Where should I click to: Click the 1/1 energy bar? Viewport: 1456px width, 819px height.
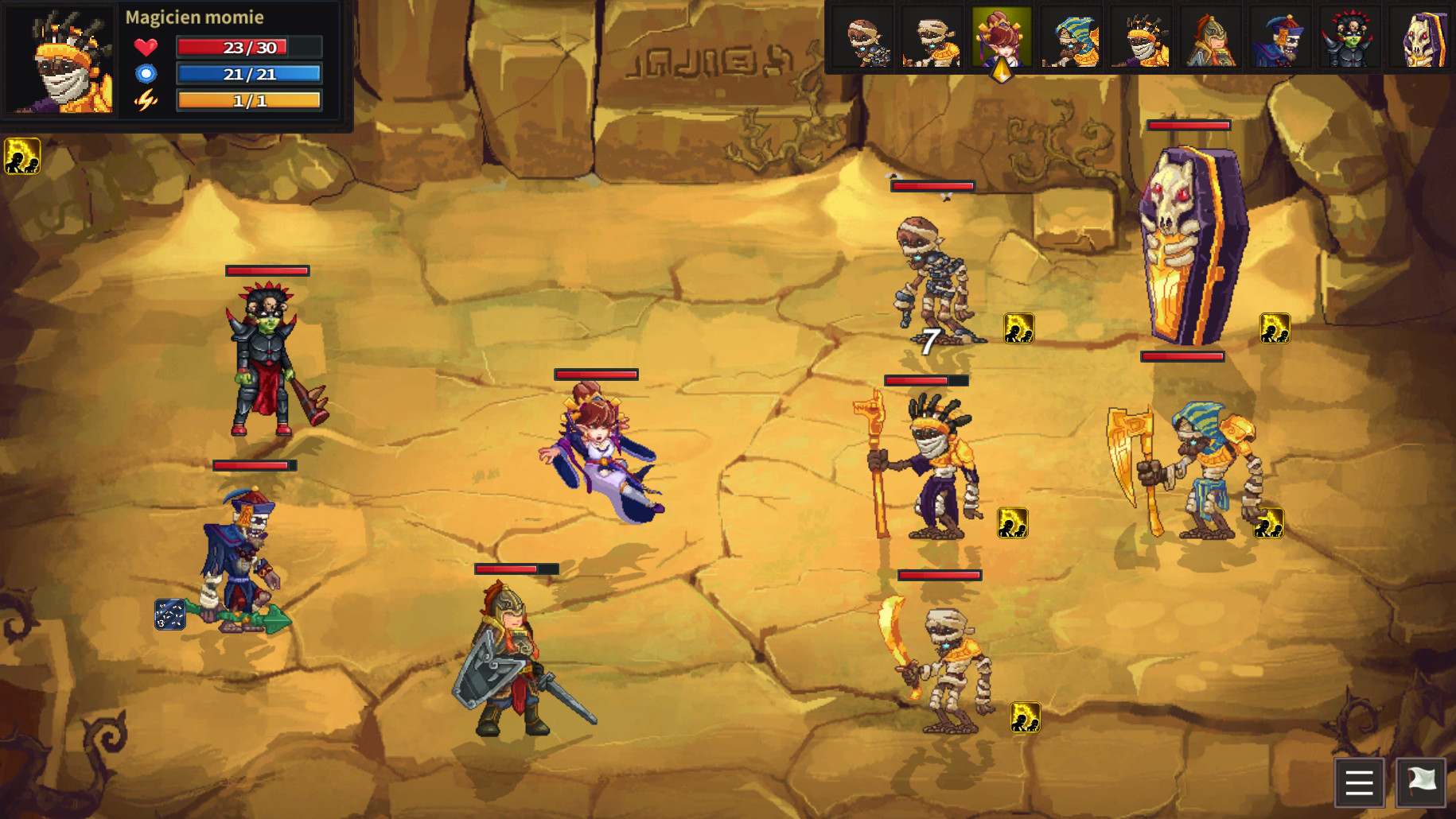click(248, 100)
